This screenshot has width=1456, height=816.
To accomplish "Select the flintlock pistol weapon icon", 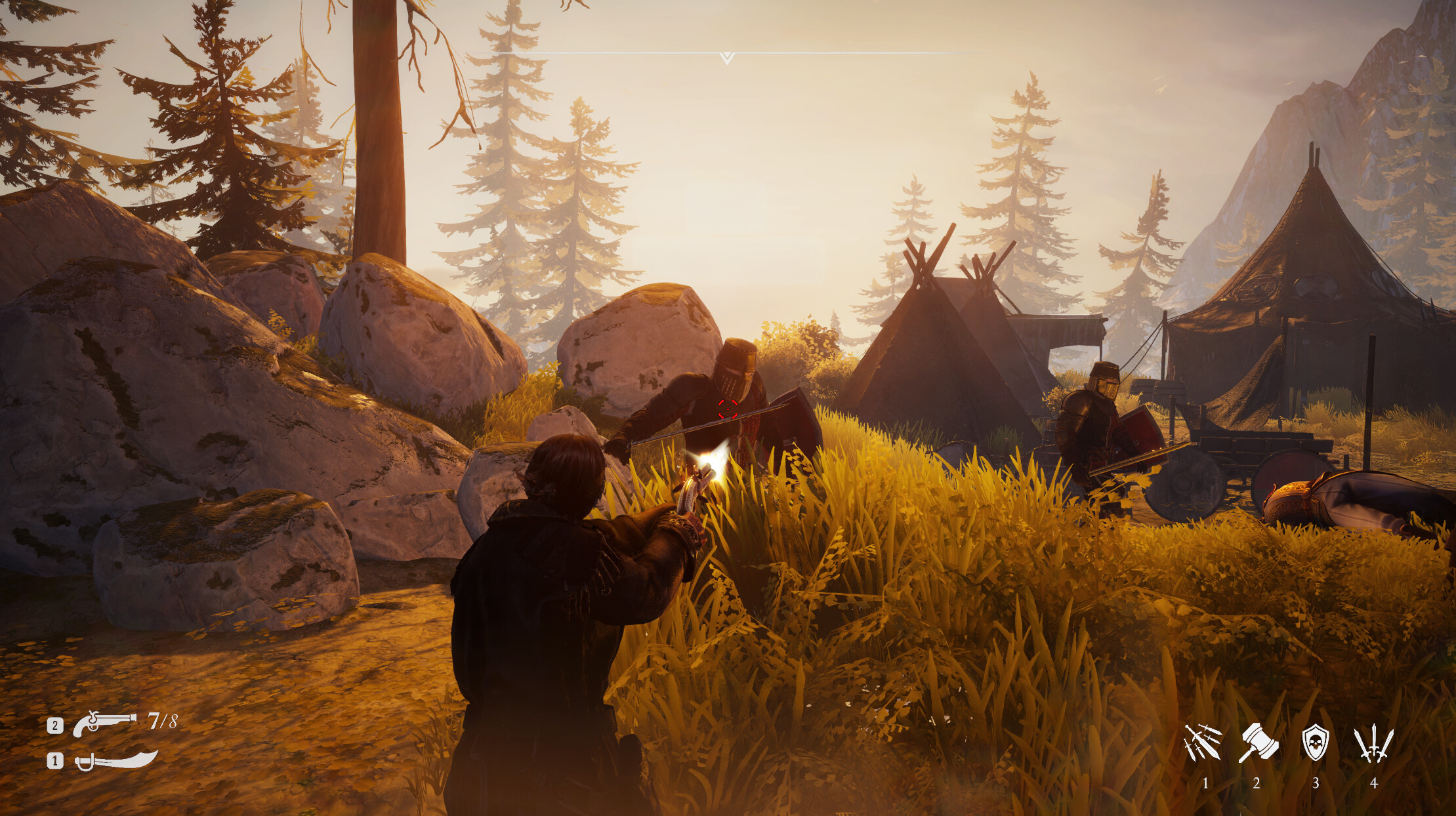I will coord(105,724).
